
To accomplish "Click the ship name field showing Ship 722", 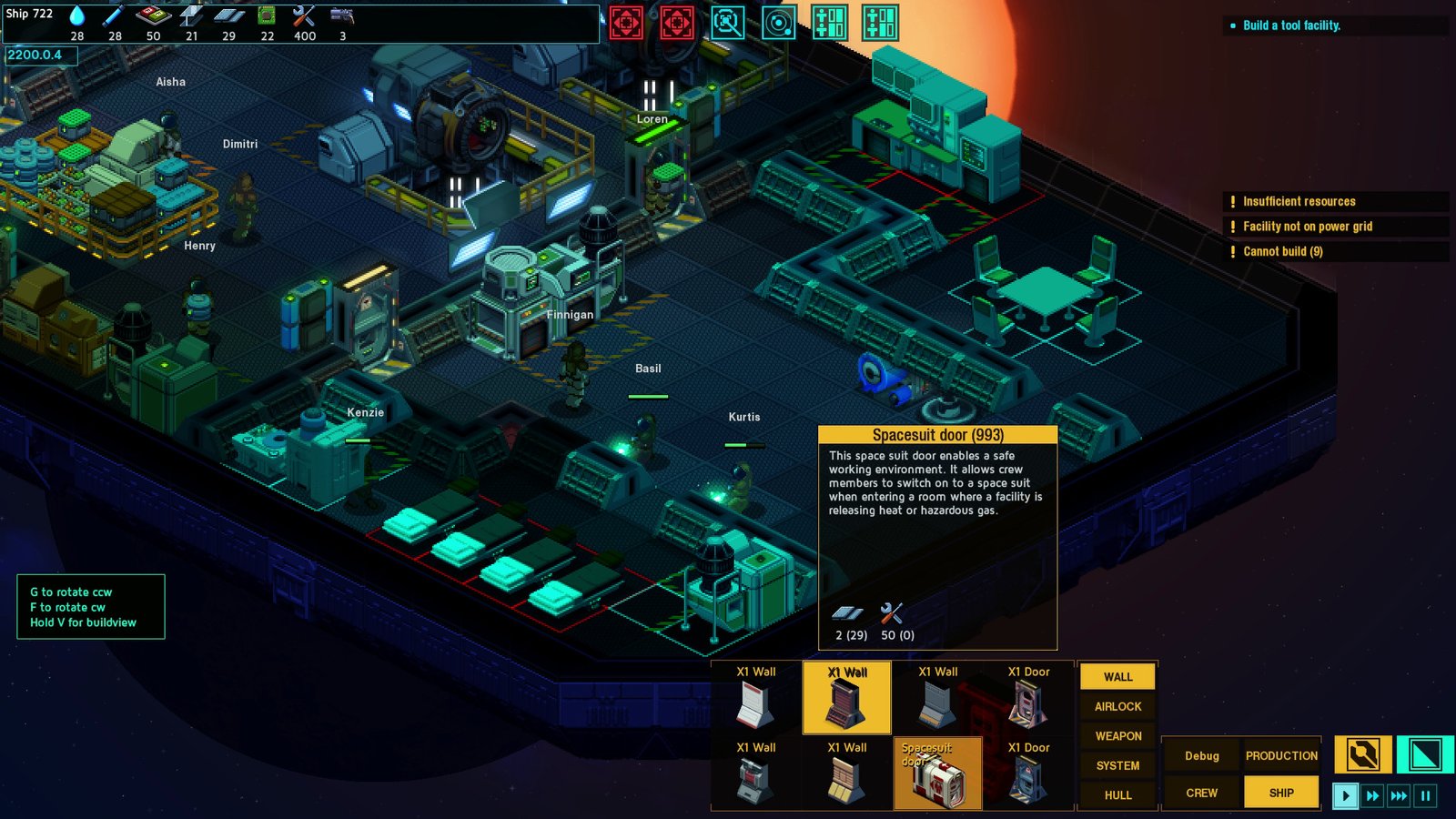I will tap(31, 14).
